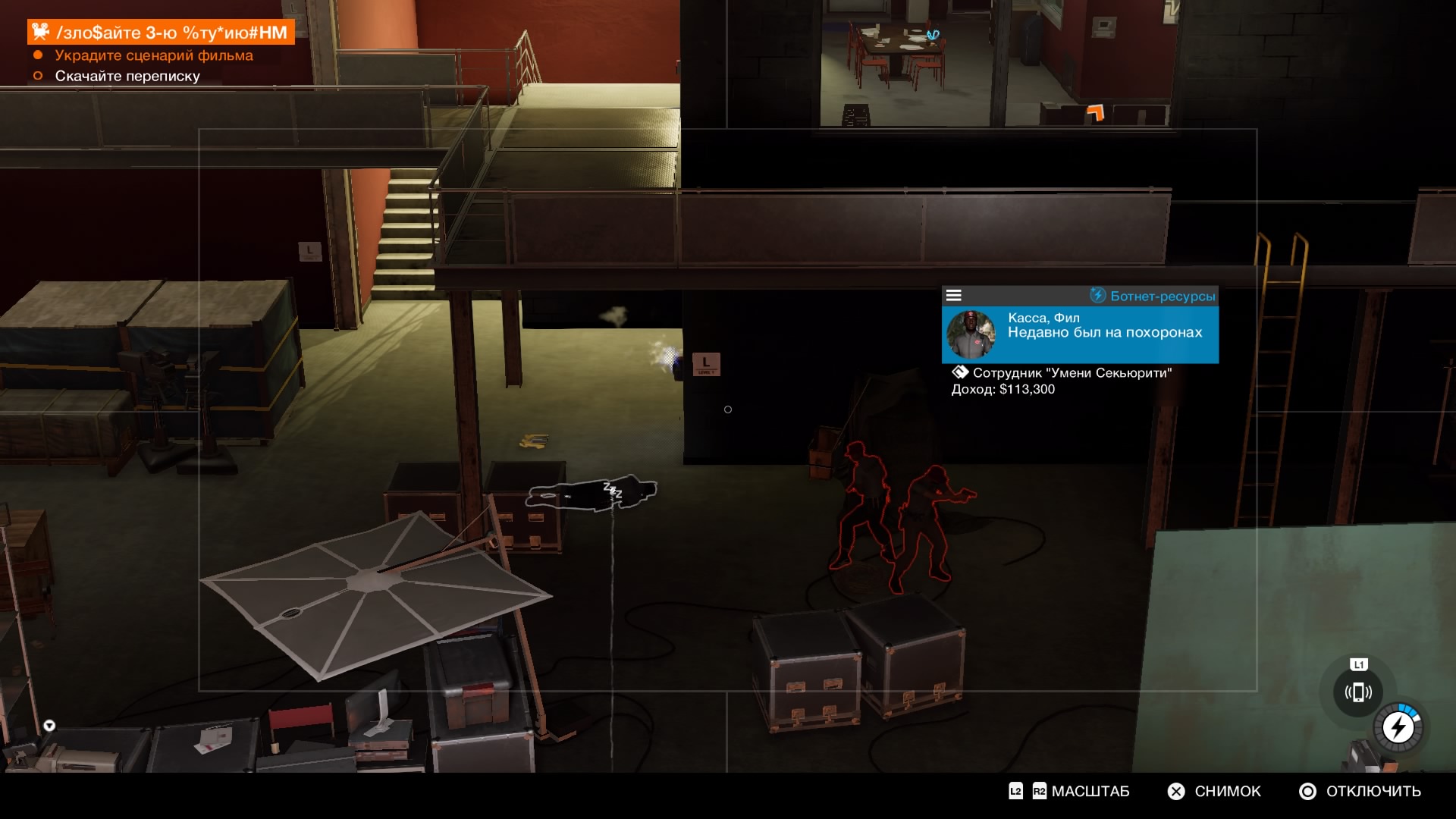Select the Украдите сценарий фильма objective
Image resolution: width=1456 pixels, height=819 pixels.
pyautogui.click(x=154, y=55)
